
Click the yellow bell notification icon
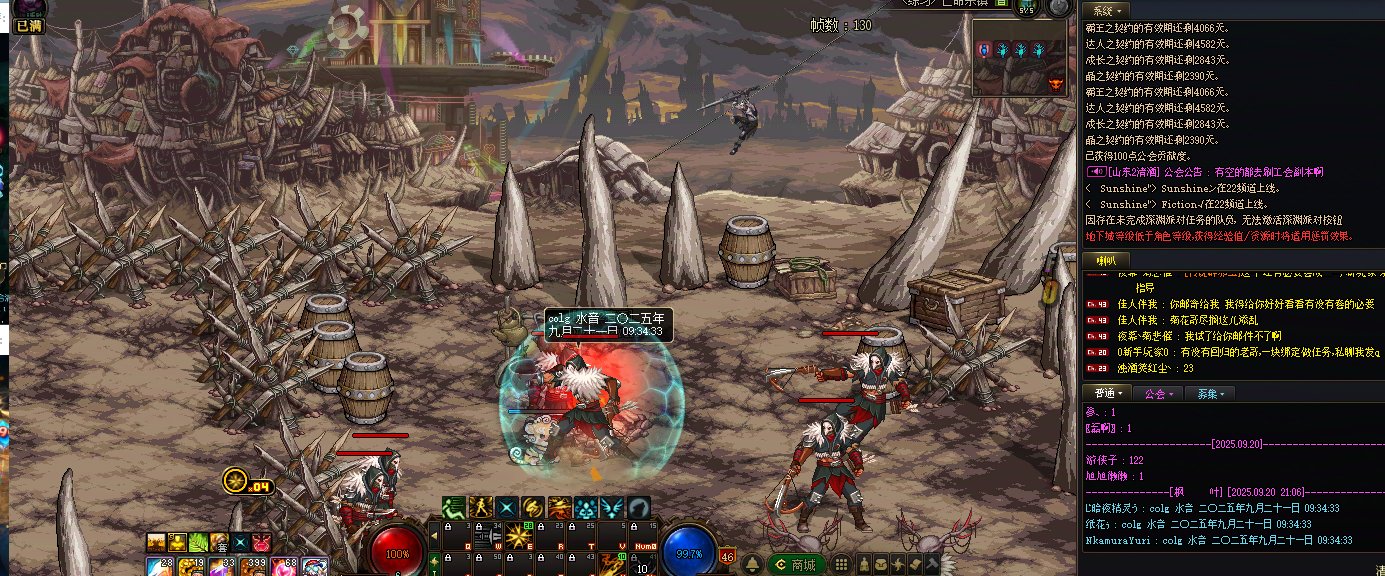click(x=753, y=565)
